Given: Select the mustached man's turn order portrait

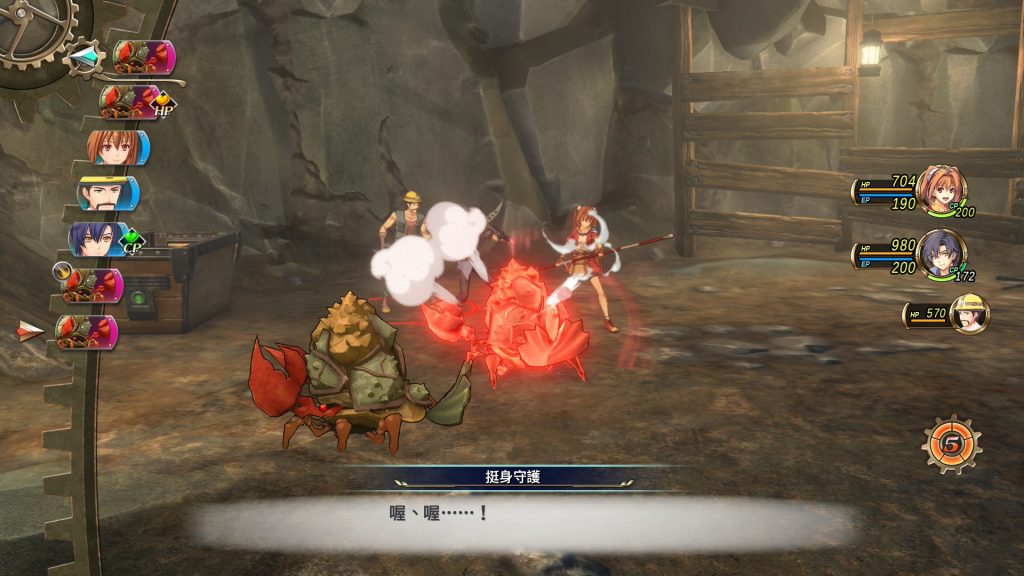Looking at the screenshot, I should click(107, 194).
